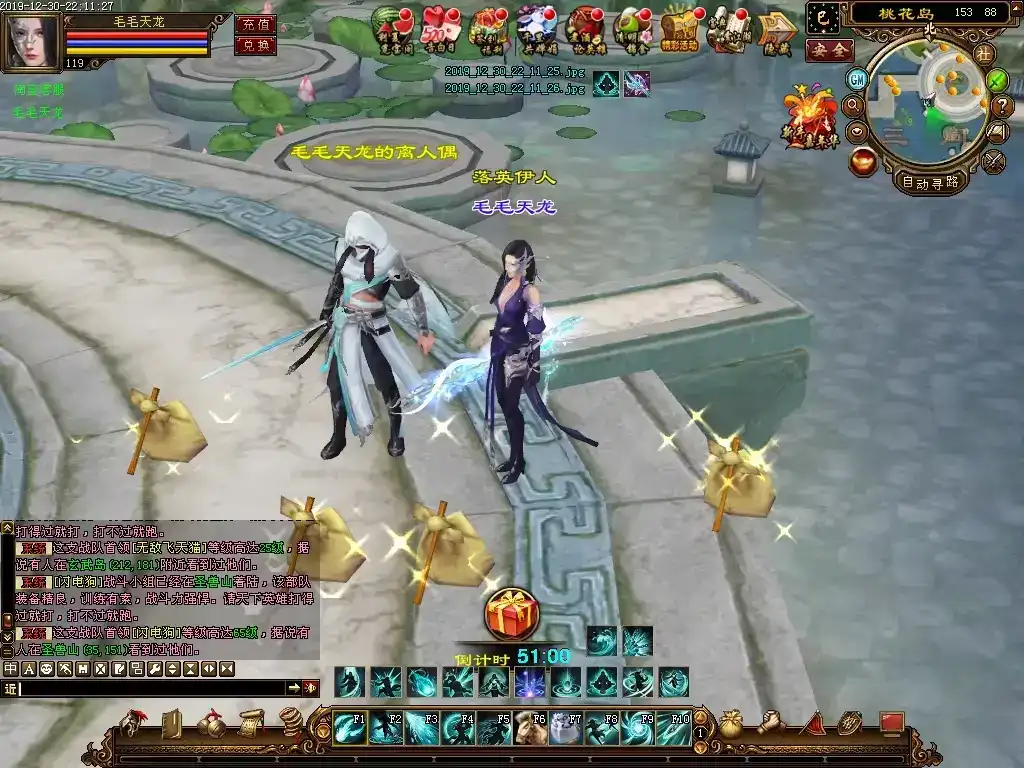Viewport: 1024px width, 768px height.
Task: Activate the F1 hotbar skill
Action: point(351,727)
